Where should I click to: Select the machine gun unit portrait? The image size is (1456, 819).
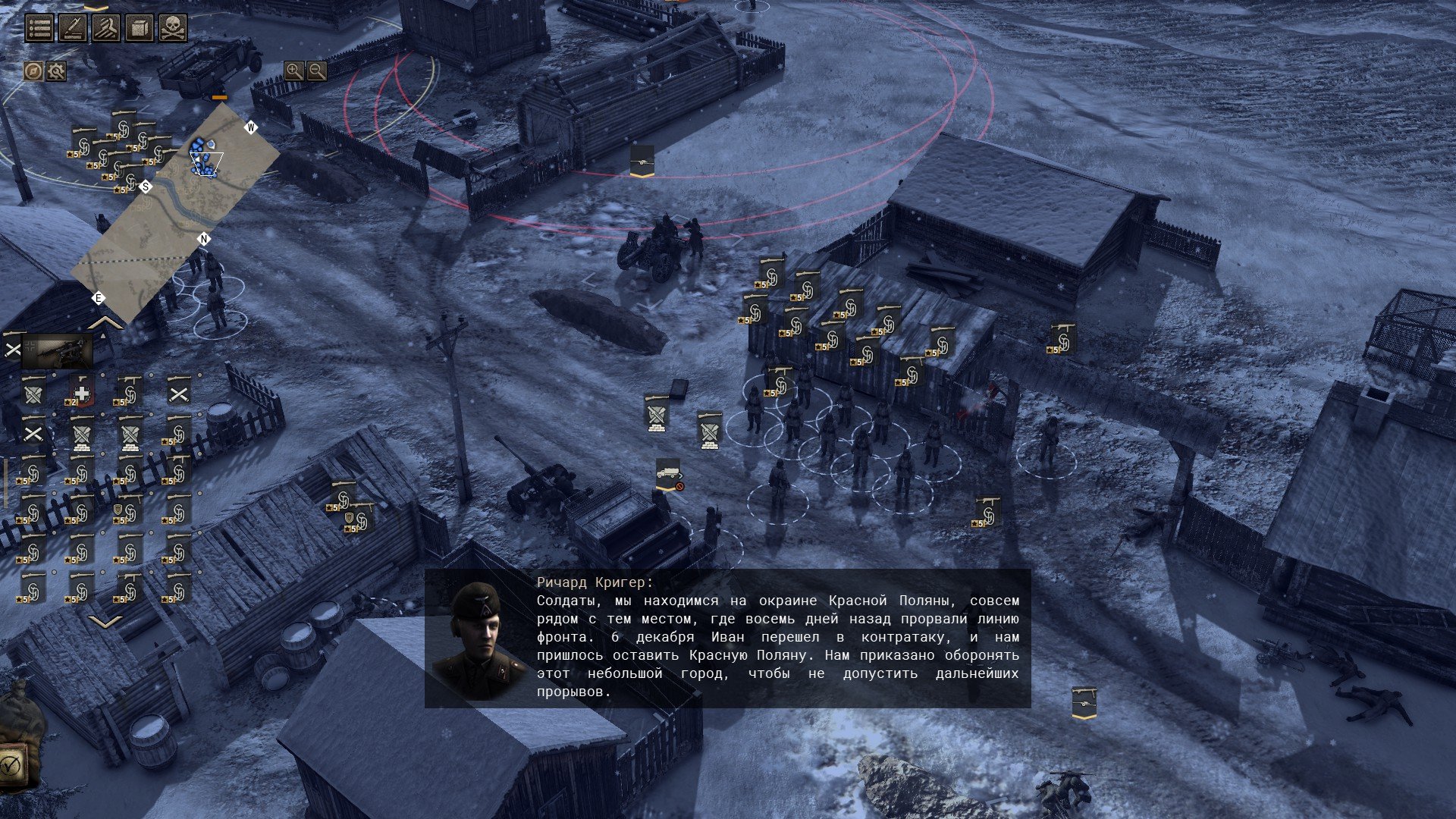pyautogui.click(x=58, y=350)
